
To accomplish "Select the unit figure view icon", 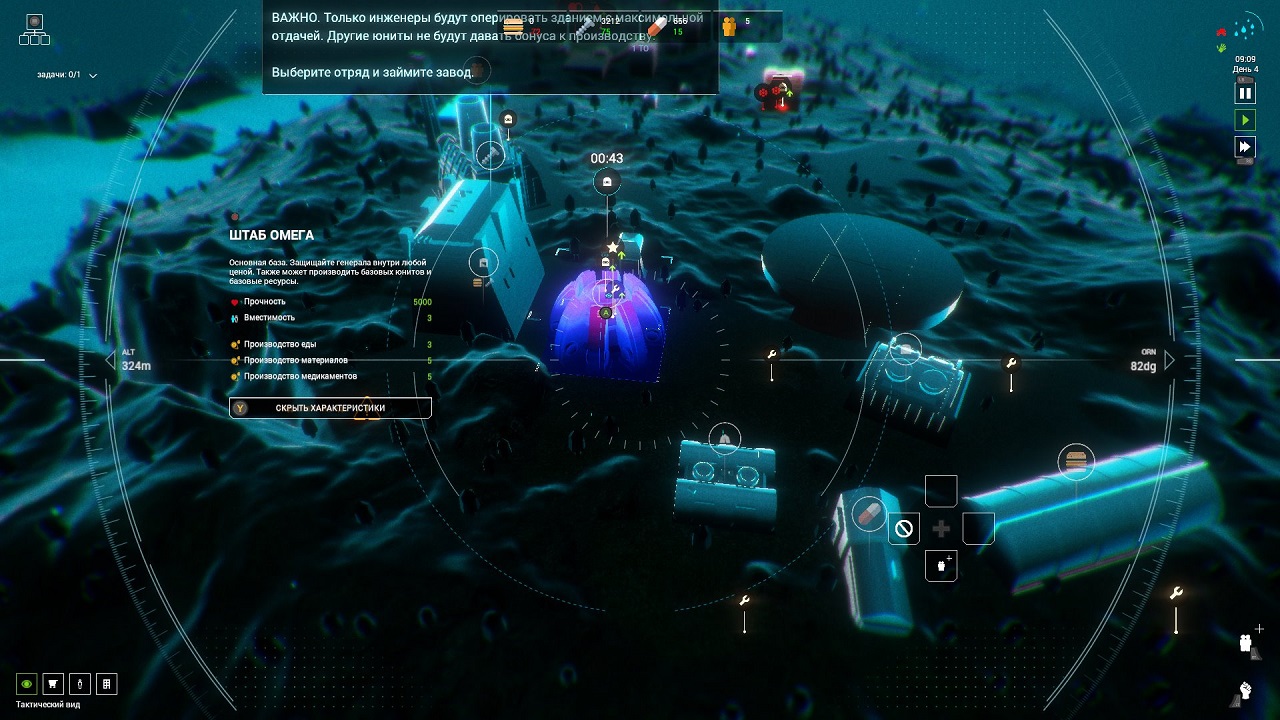I will click(79, 684).
